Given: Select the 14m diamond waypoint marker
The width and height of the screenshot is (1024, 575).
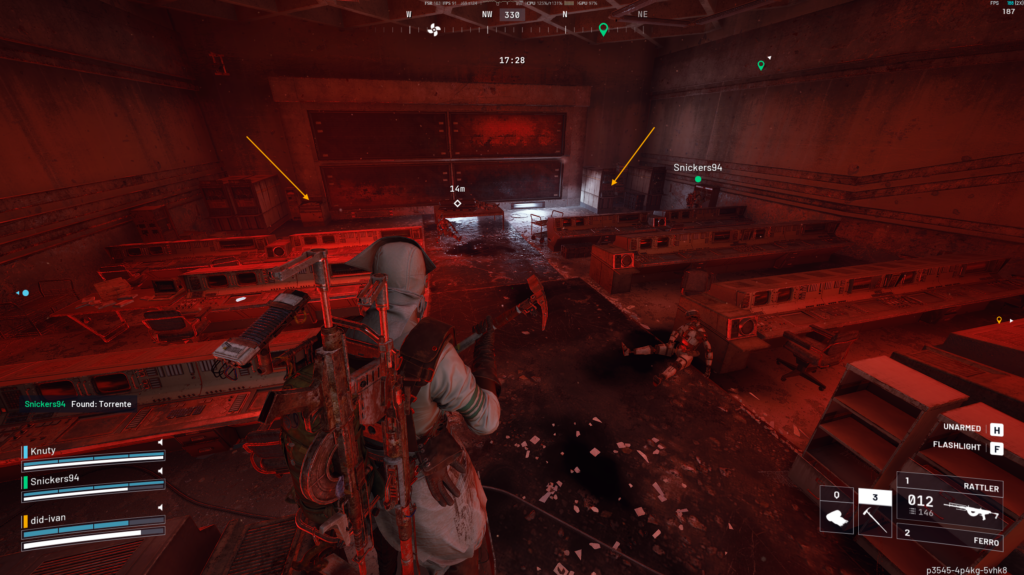Looking at the screenshot, I should coord(457,203).
